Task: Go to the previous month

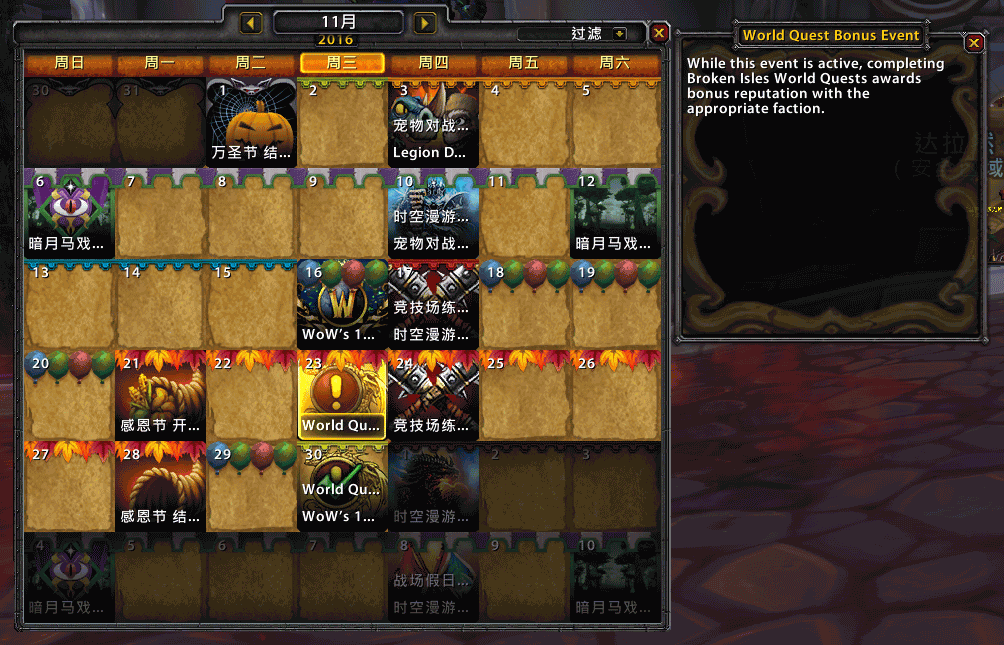Action: pos(252,22)
